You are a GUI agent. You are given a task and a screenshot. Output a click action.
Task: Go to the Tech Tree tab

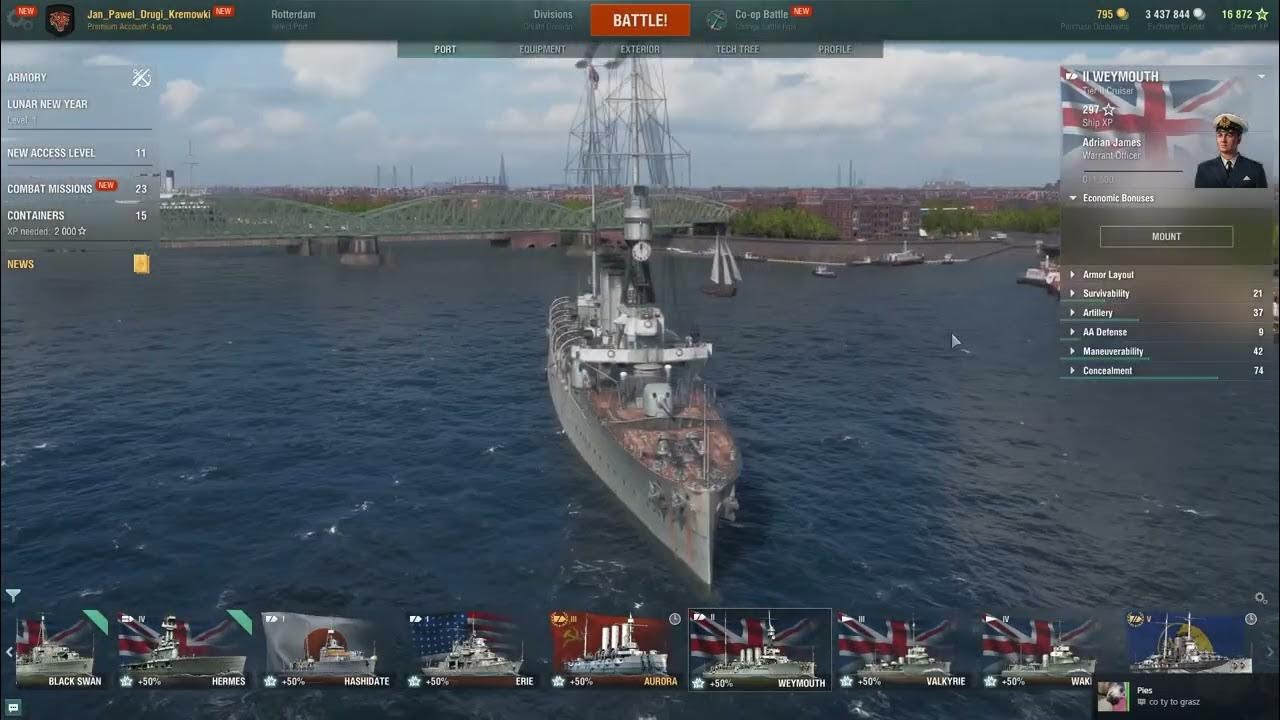[x=737, y=49]
